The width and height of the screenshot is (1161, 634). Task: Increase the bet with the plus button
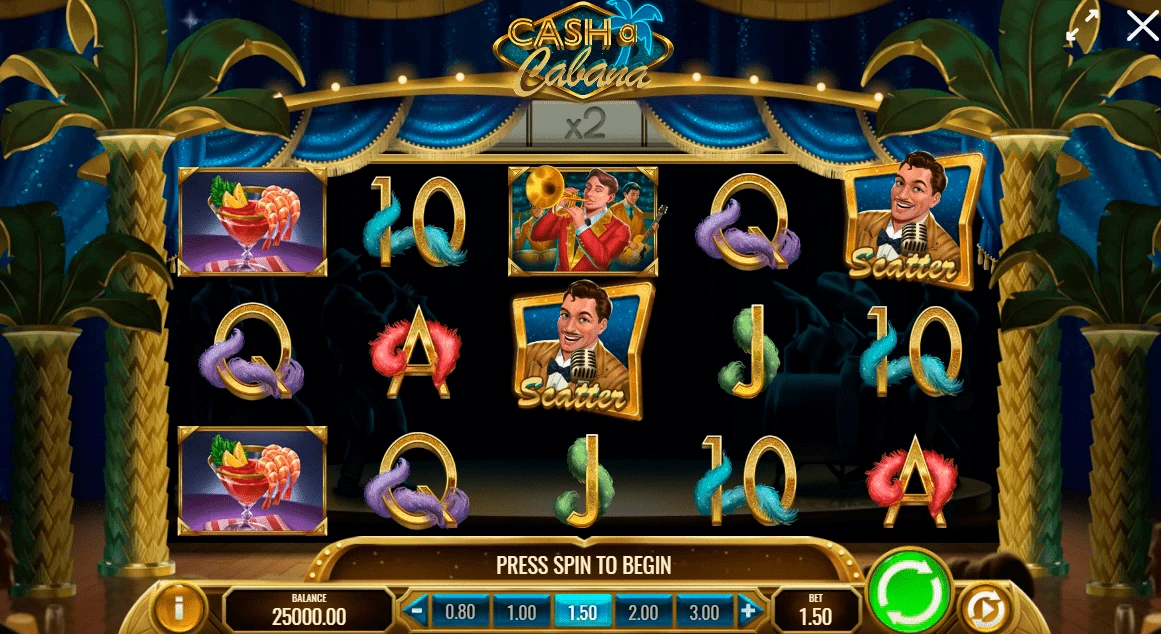click(749, 610)
